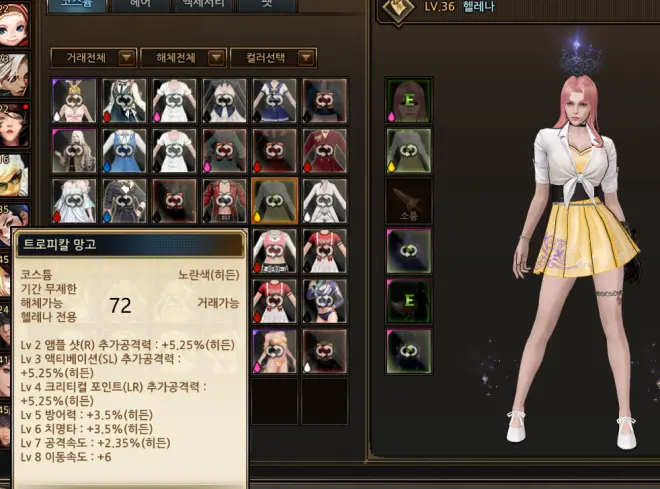Choose the long blonde hair costume
This screenshot has width=660, height=489.
pyautogui.click(x=74, y=150)
